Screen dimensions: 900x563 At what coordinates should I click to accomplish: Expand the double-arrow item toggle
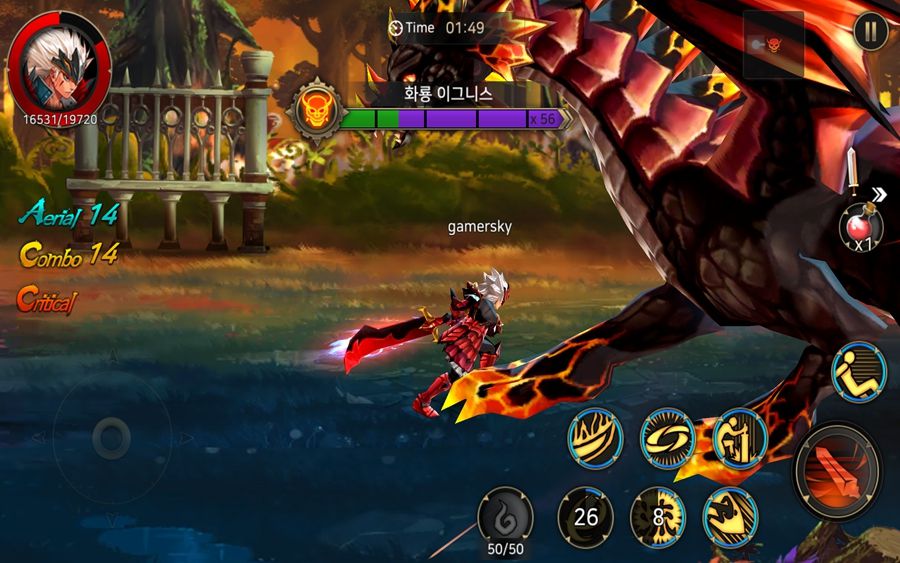[x=879, y=194]
